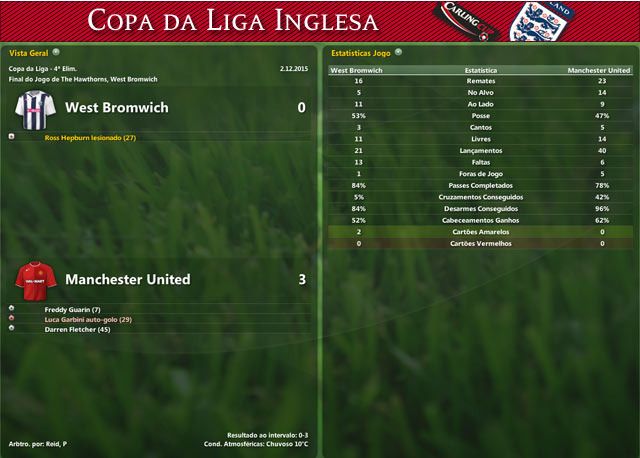This screenshot has height=458, width=640.
Task: Click the West Bromwich striped shirt icon
Action: (37, 107)
